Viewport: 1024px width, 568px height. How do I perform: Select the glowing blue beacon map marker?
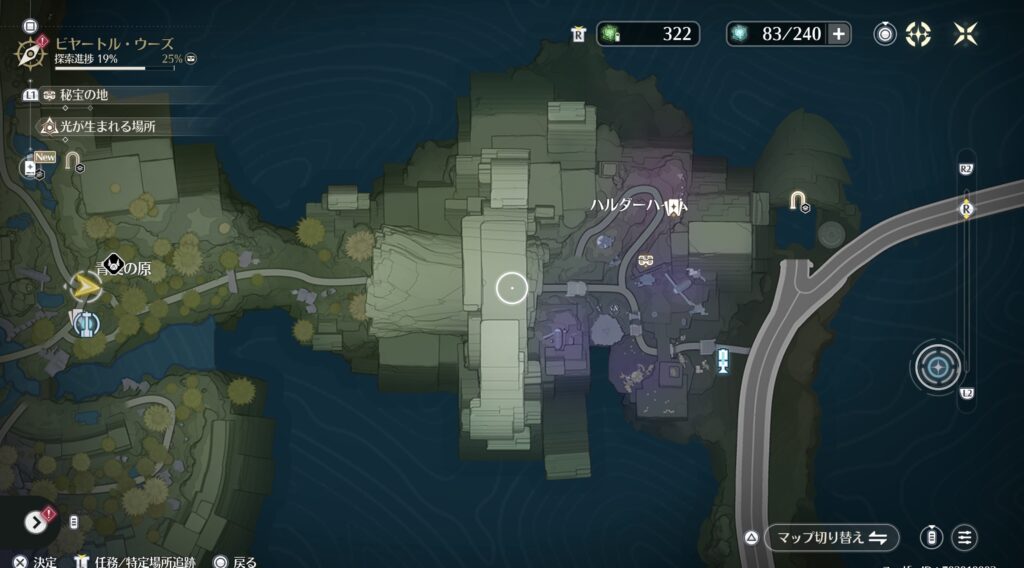coord(722,359)
